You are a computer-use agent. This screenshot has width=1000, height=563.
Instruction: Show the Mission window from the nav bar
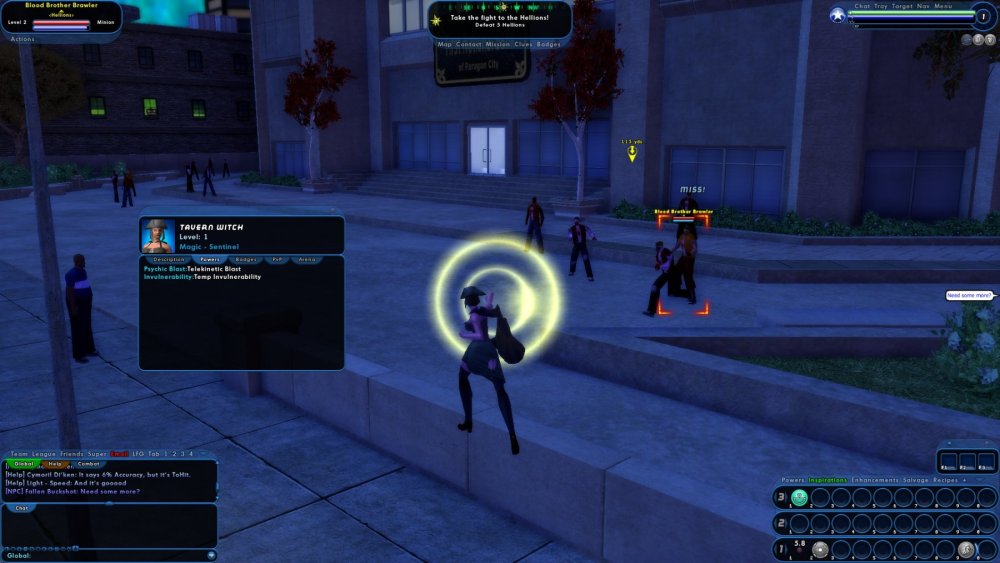(x=497, y=44)
